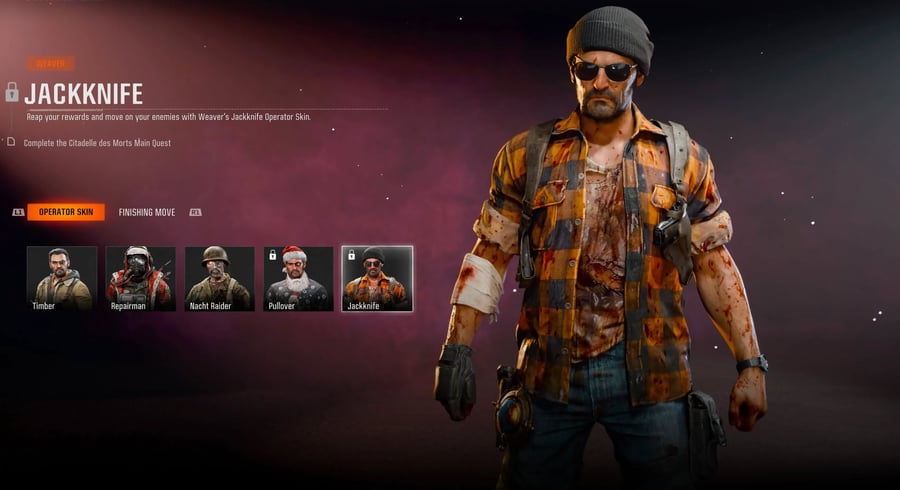Select the Timber operator skin

[x=62, y=278]
